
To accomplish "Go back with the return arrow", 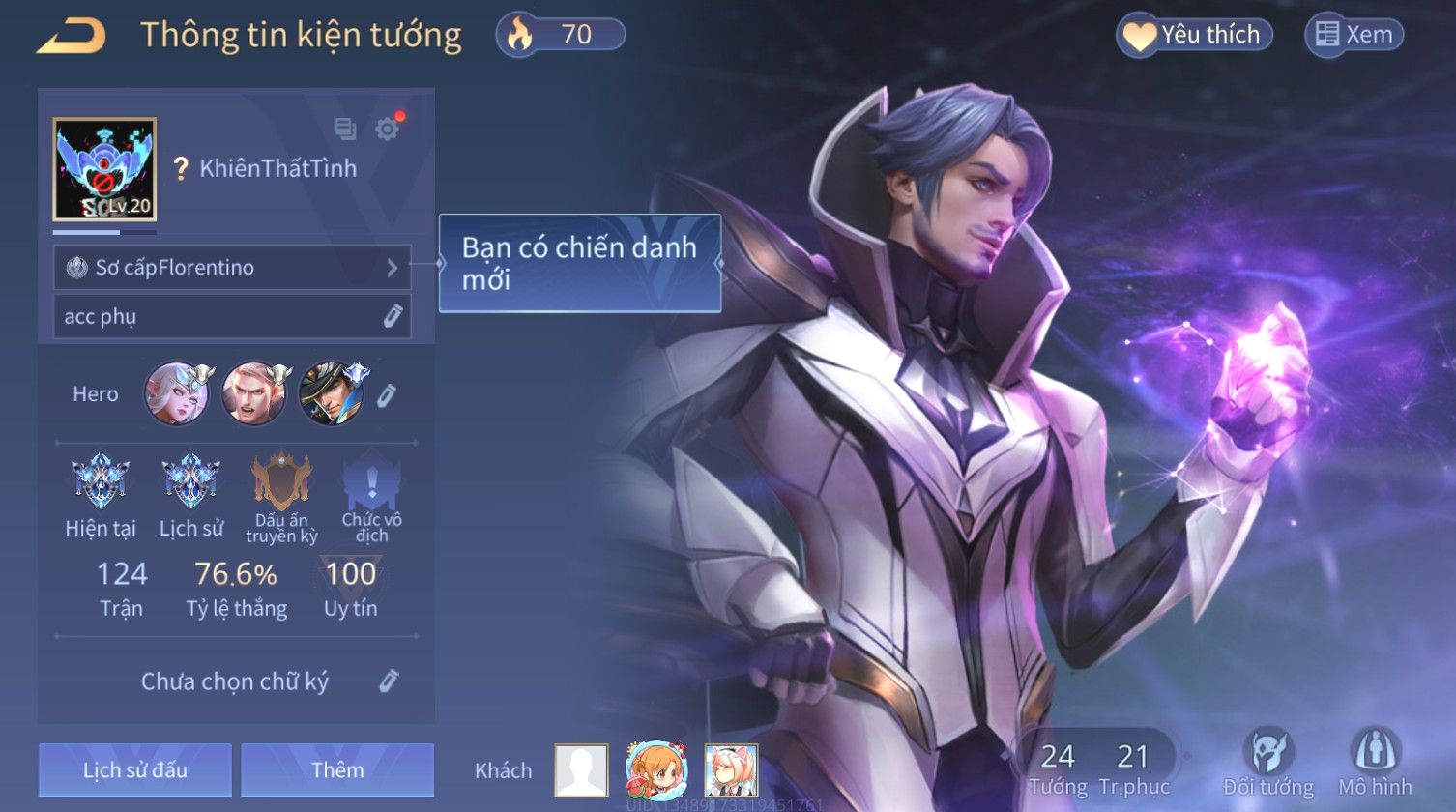I will click(71, 37).
